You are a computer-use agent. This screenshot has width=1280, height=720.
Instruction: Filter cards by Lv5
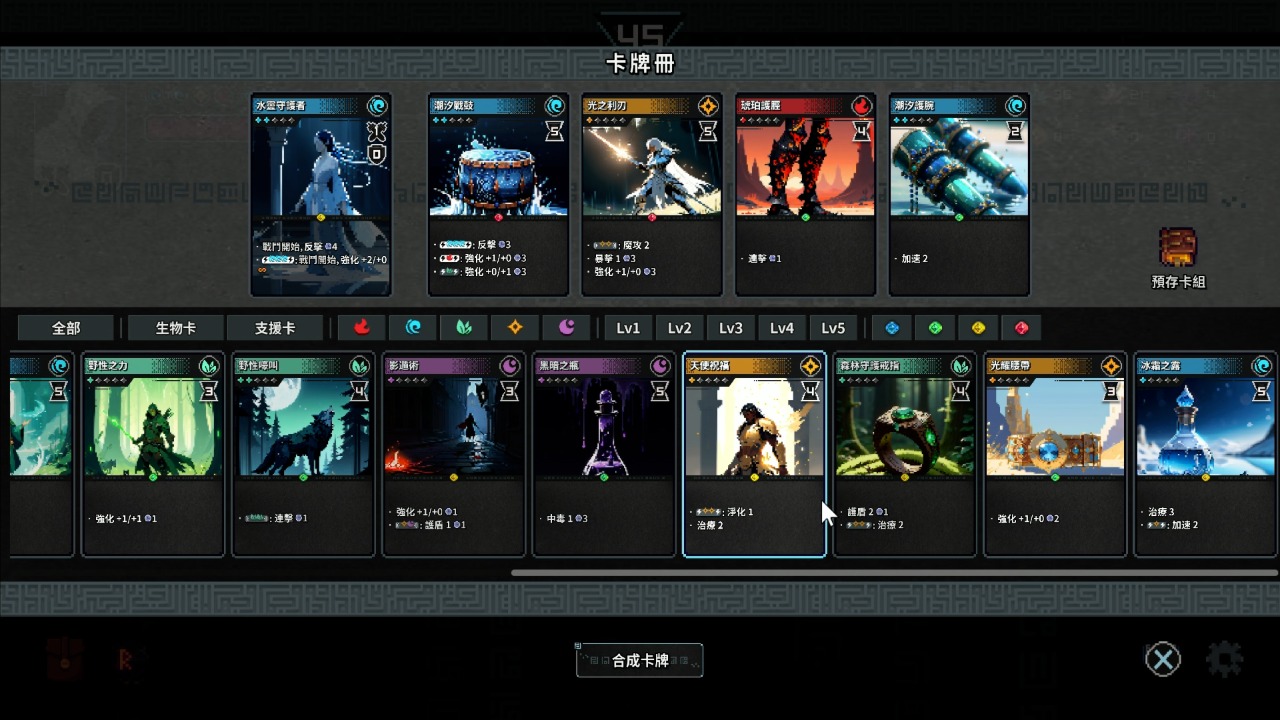[x=833, y=328]
